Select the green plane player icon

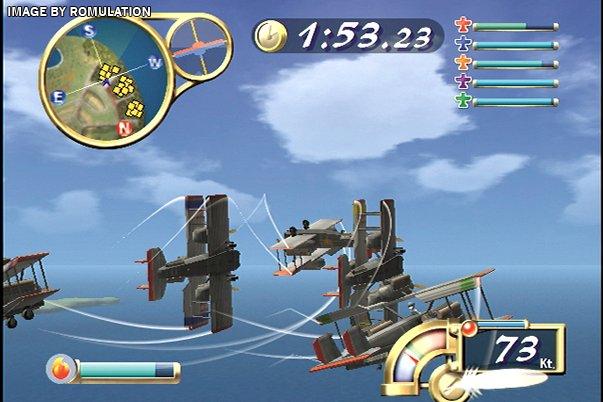click(x=462, y=101)
